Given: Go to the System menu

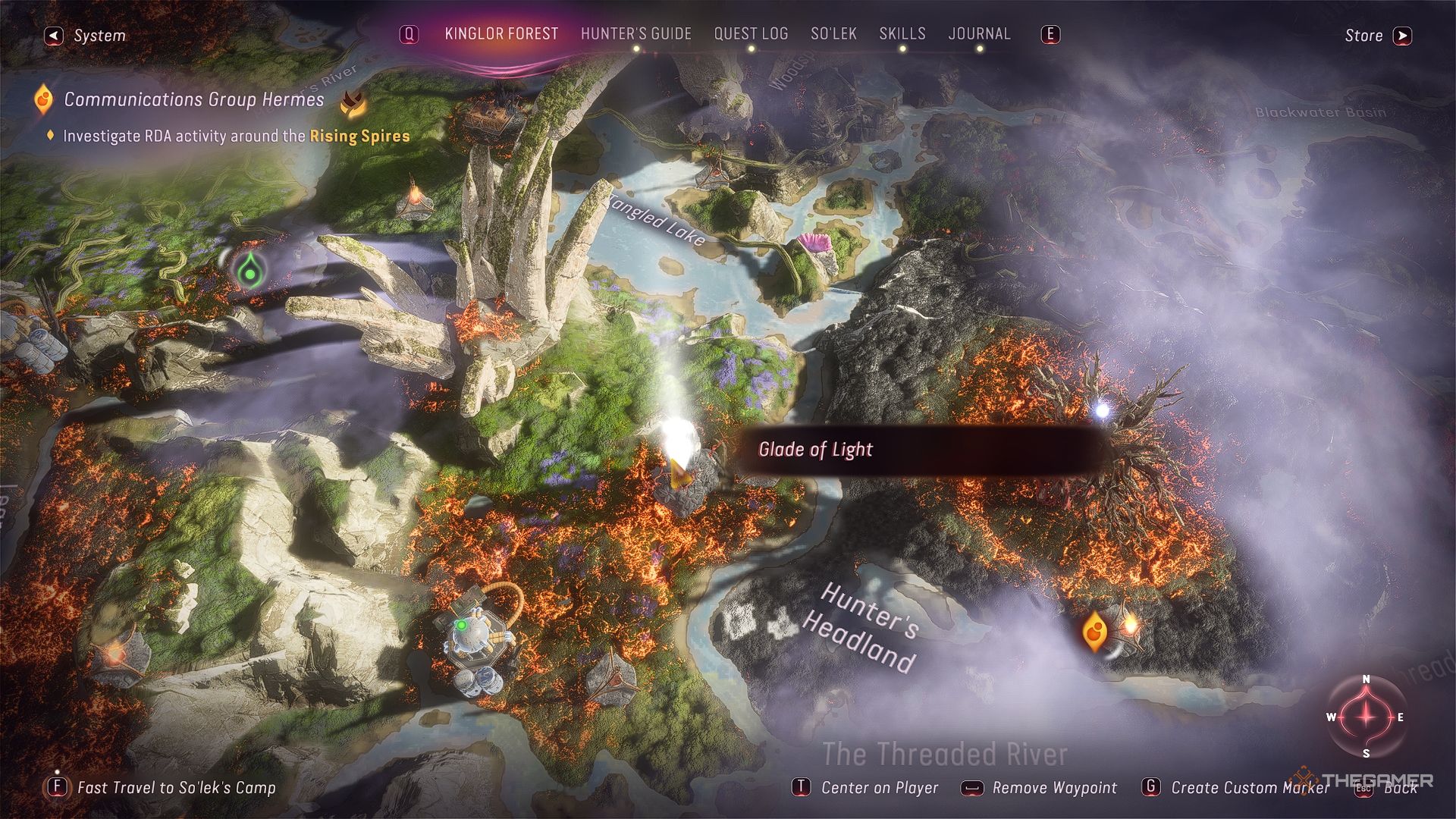Looking at the screenshot, I should coord(86,36).
